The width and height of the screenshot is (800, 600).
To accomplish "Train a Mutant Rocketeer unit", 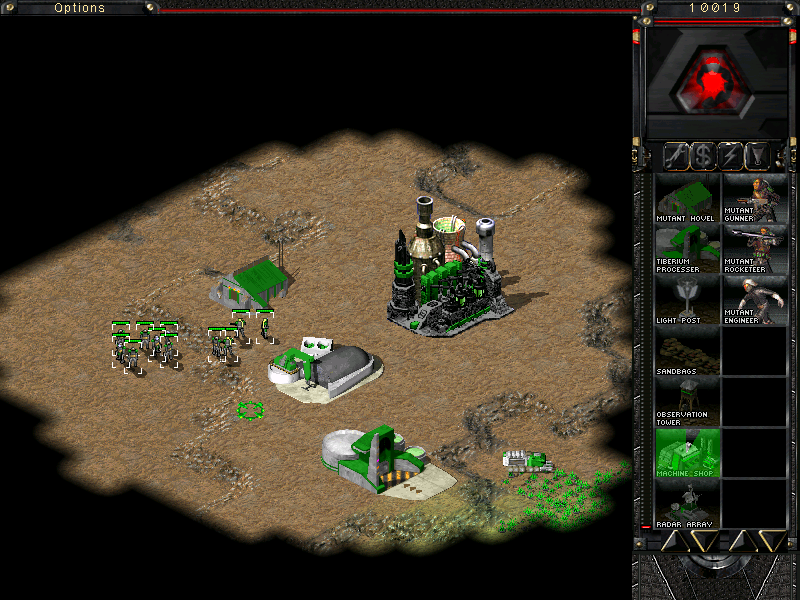I will (x=754, y=249).
